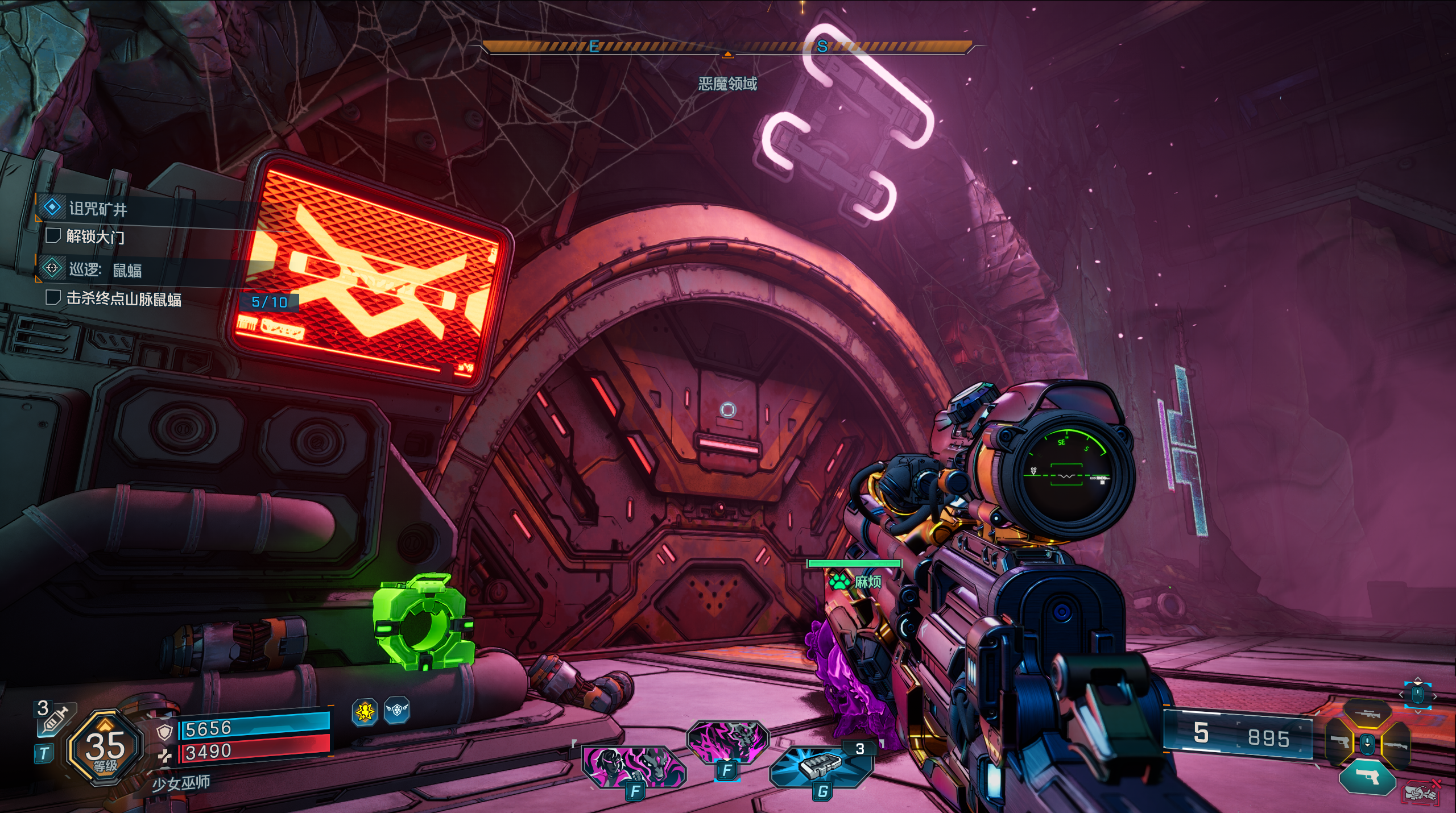1456x813 pixels.
Task: Select the 巡逻: 鼠蝠 patrol quest entry
Action: tap(105, 269)
